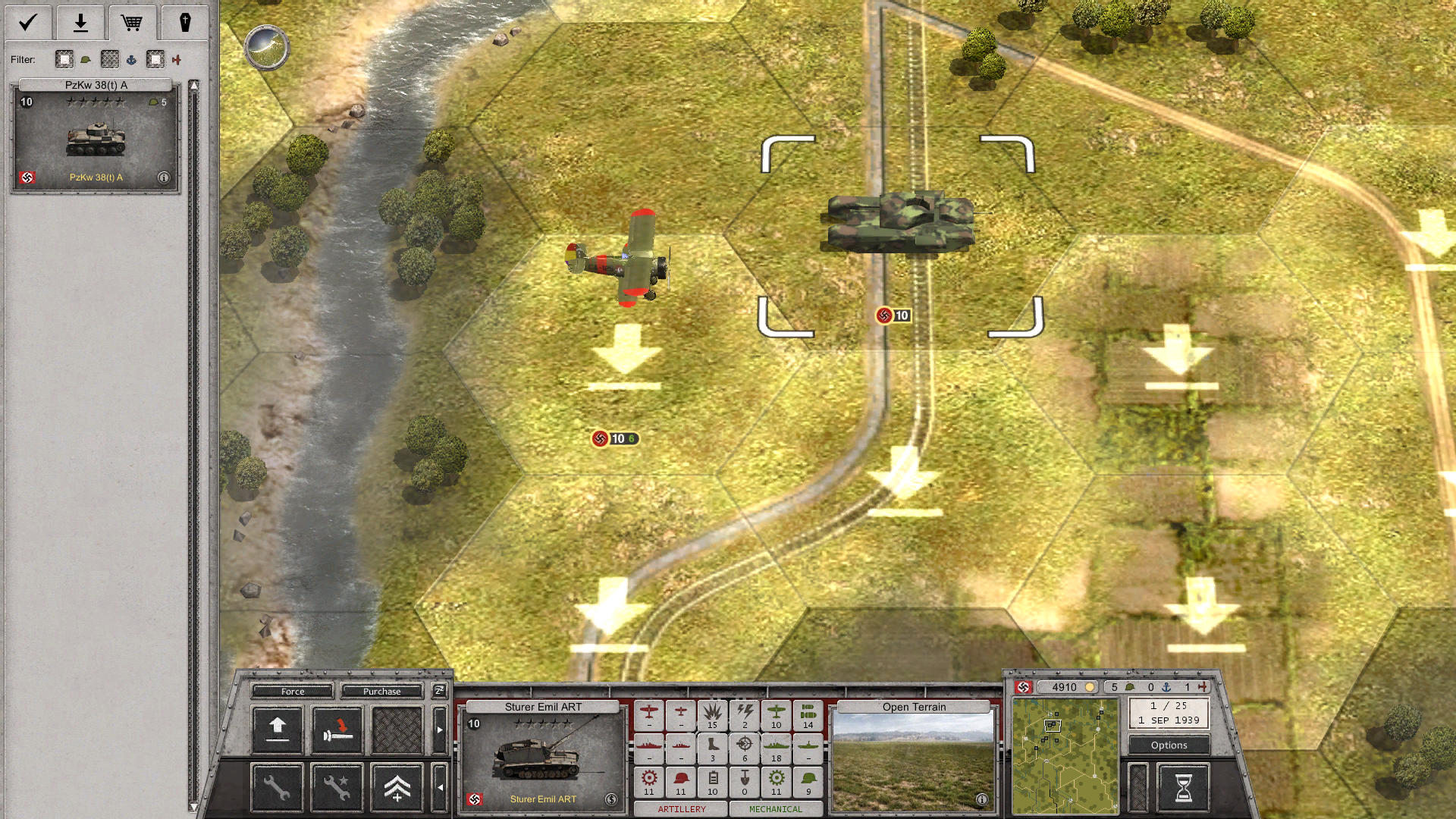Click the minimap
Viewport: 1456px width, 819px height.
[x=1065, y=756]
